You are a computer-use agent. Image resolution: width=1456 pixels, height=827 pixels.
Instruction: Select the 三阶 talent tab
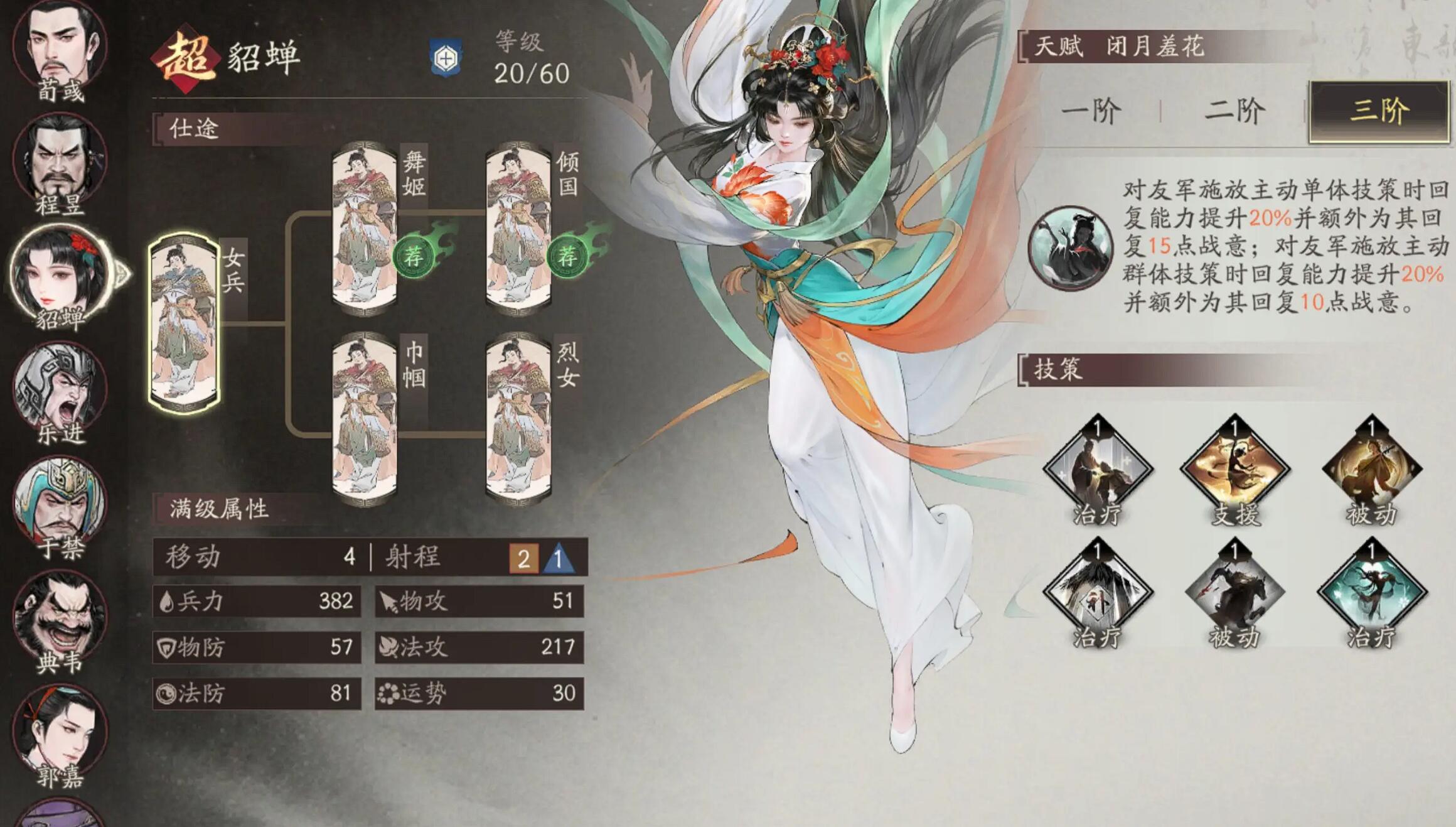pyautogui.click(x=1379, y=111)
